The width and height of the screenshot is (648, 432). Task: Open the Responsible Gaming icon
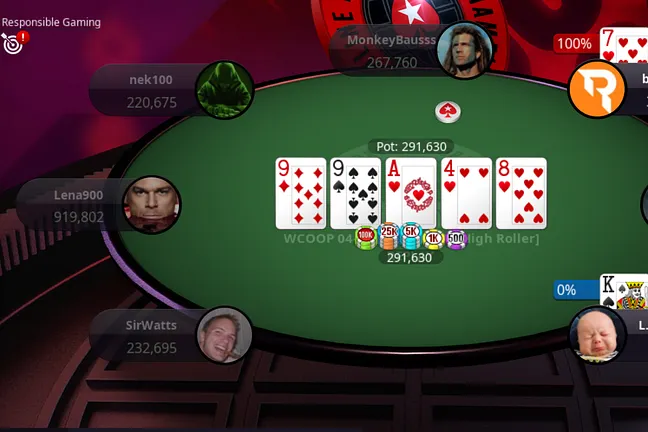(14, 42)
